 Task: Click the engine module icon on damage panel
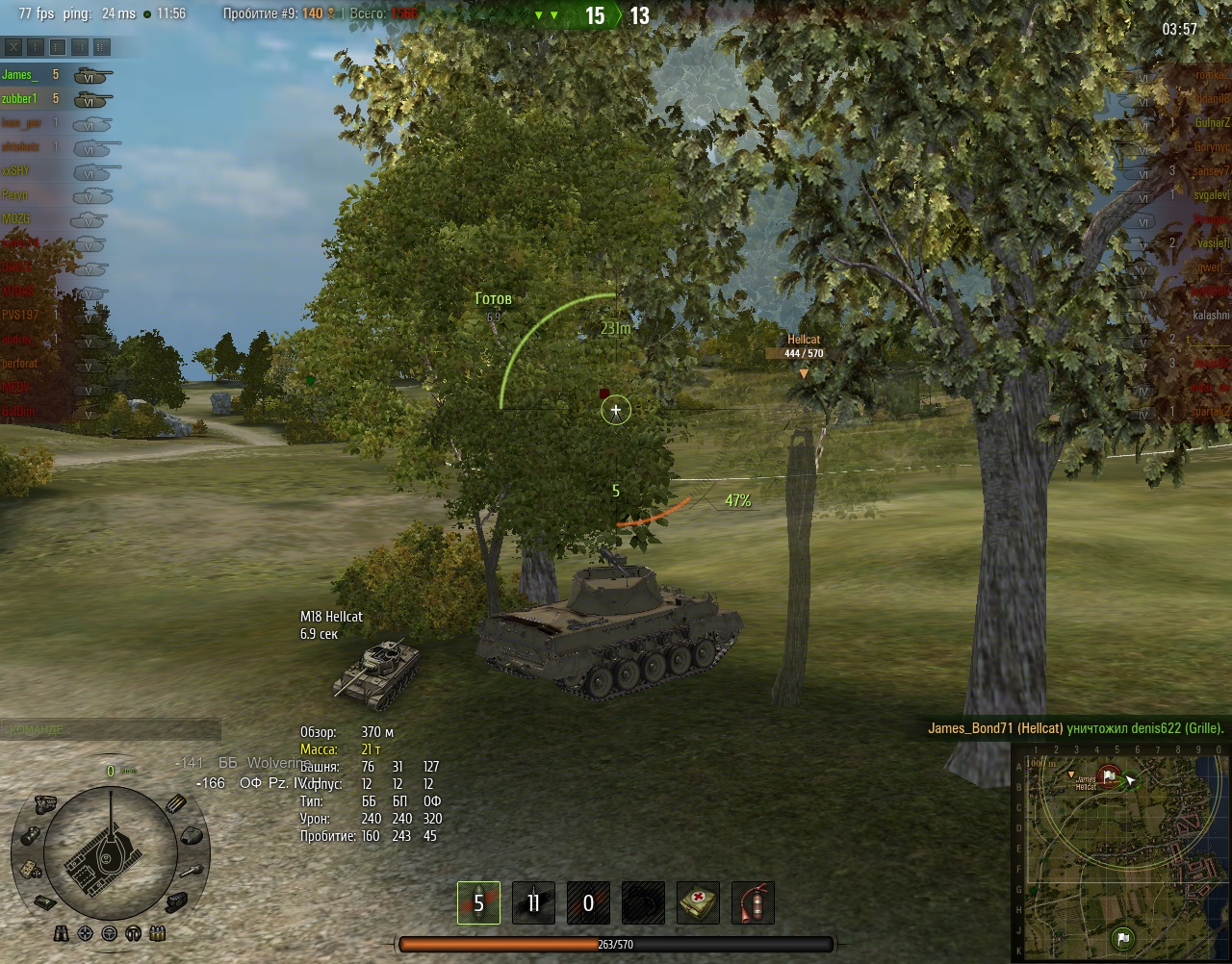(44, 803)
